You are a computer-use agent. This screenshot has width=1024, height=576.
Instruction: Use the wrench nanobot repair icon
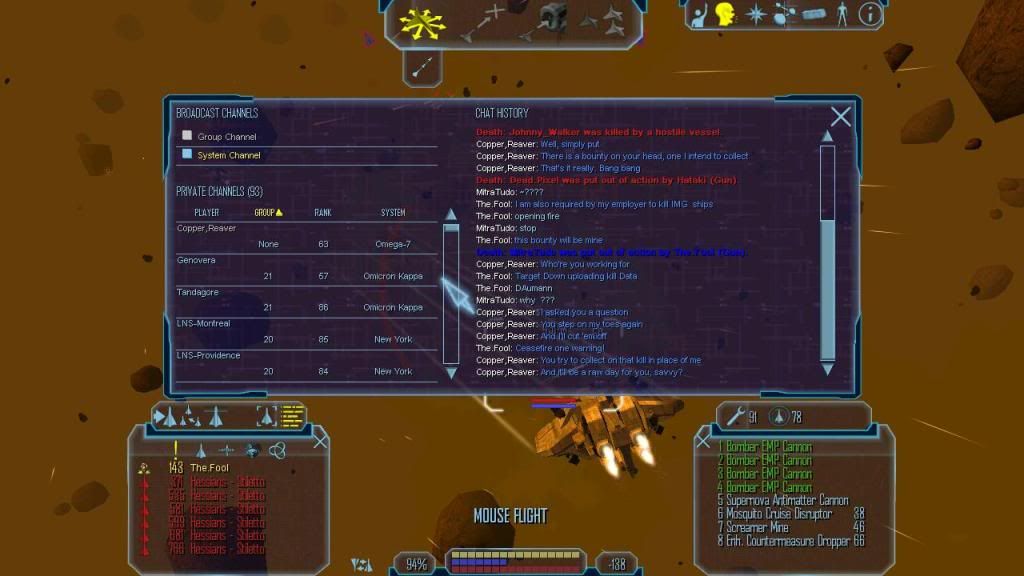coord(735,416)
